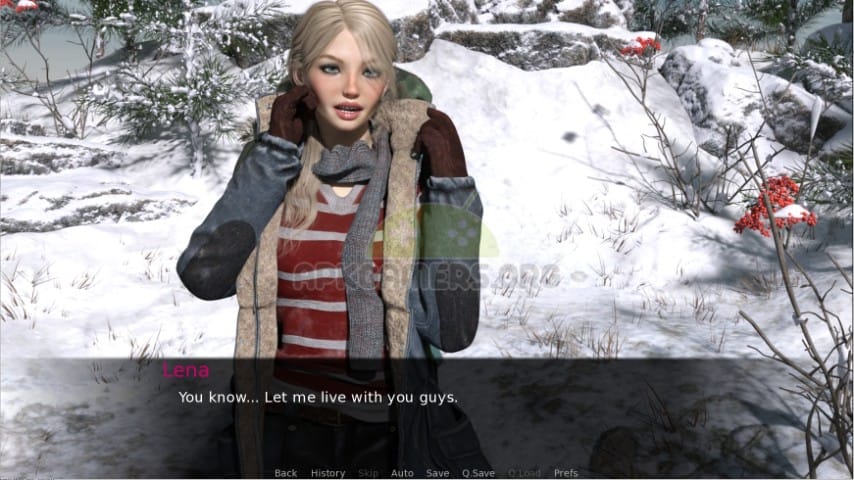Toggle Auto advance mode
The height and width of the screenshot is (480, 854).
[x=402, y=473]
